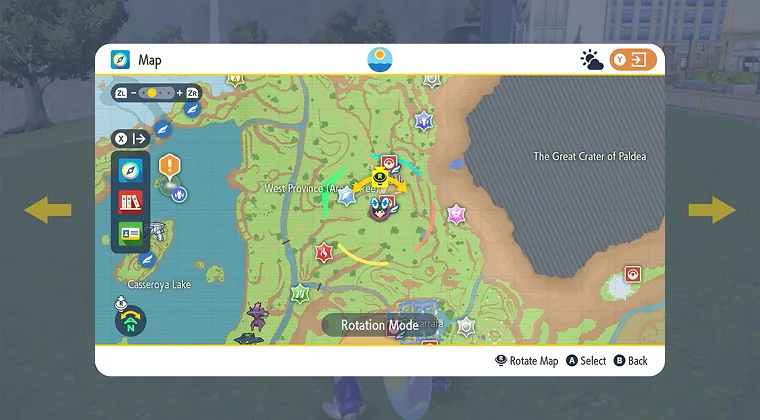Select the player character marker on map

click(x=380, y=209)
